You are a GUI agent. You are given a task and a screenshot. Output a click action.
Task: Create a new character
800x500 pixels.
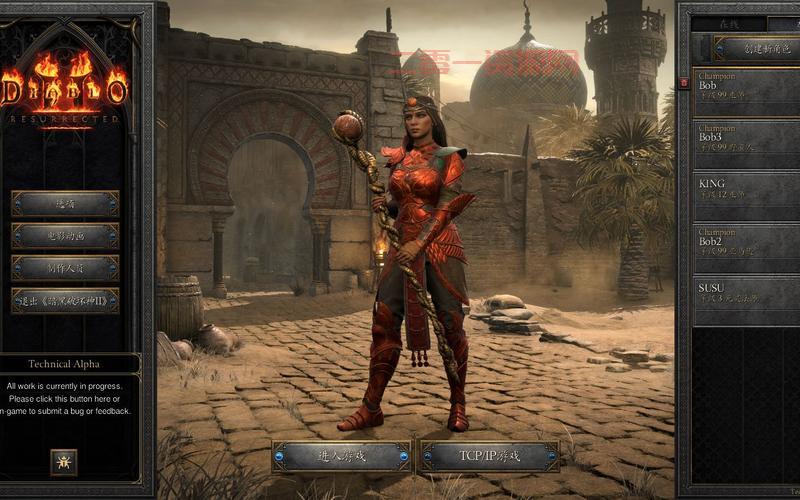(x=757, y=48)
